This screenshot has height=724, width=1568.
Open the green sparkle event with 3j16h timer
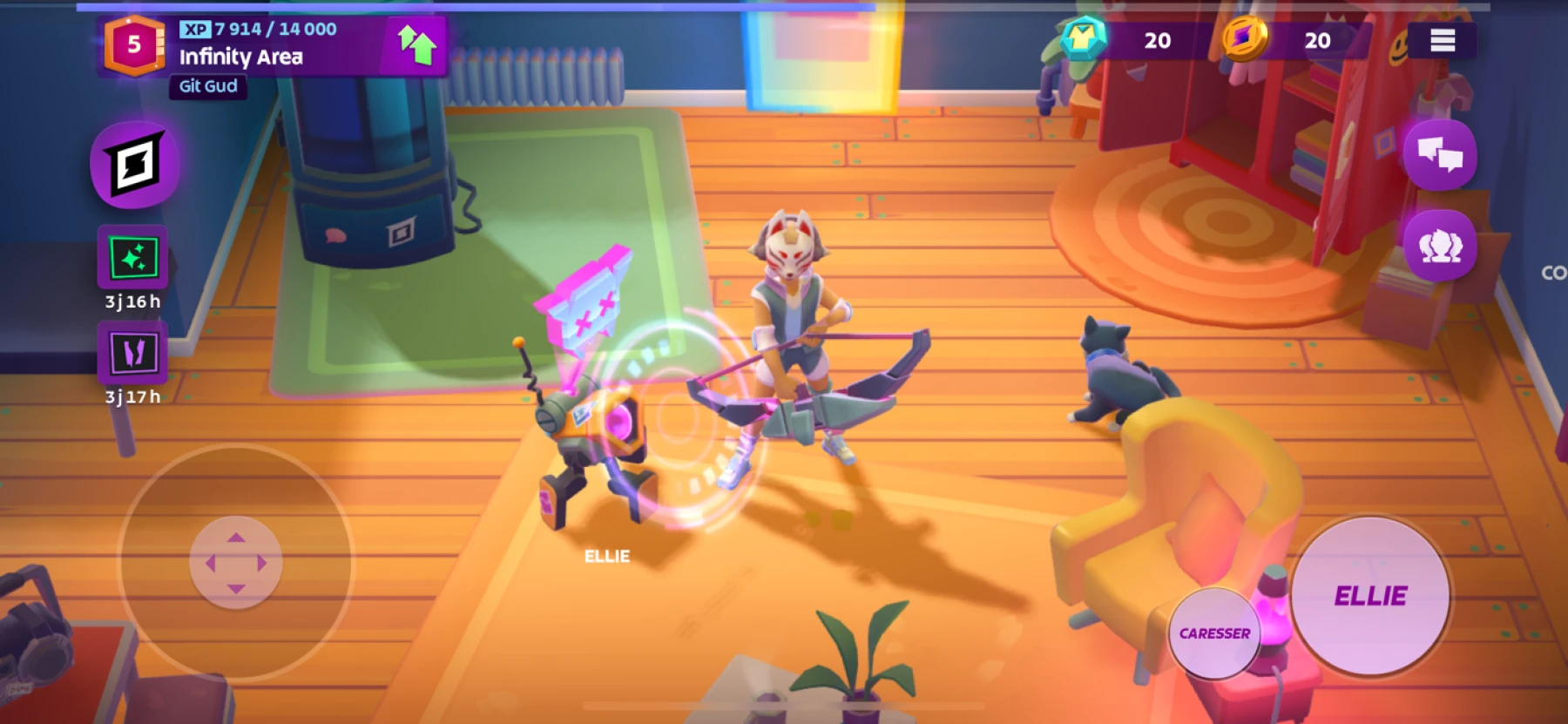tap(133, 258)
